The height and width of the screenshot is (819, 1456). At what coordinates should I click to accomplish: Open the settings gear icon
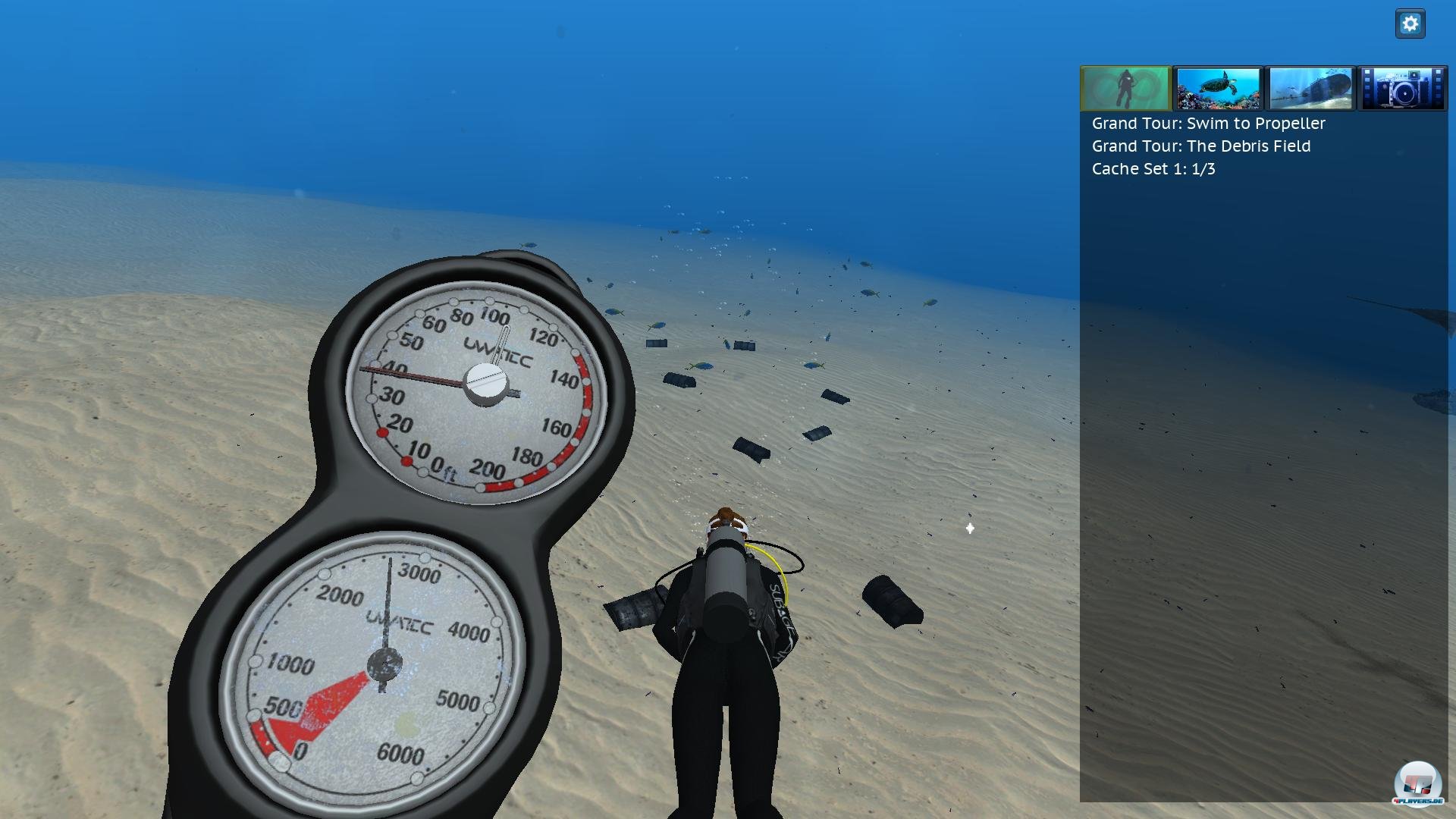pyautogui.click(x=1410, y=23)
